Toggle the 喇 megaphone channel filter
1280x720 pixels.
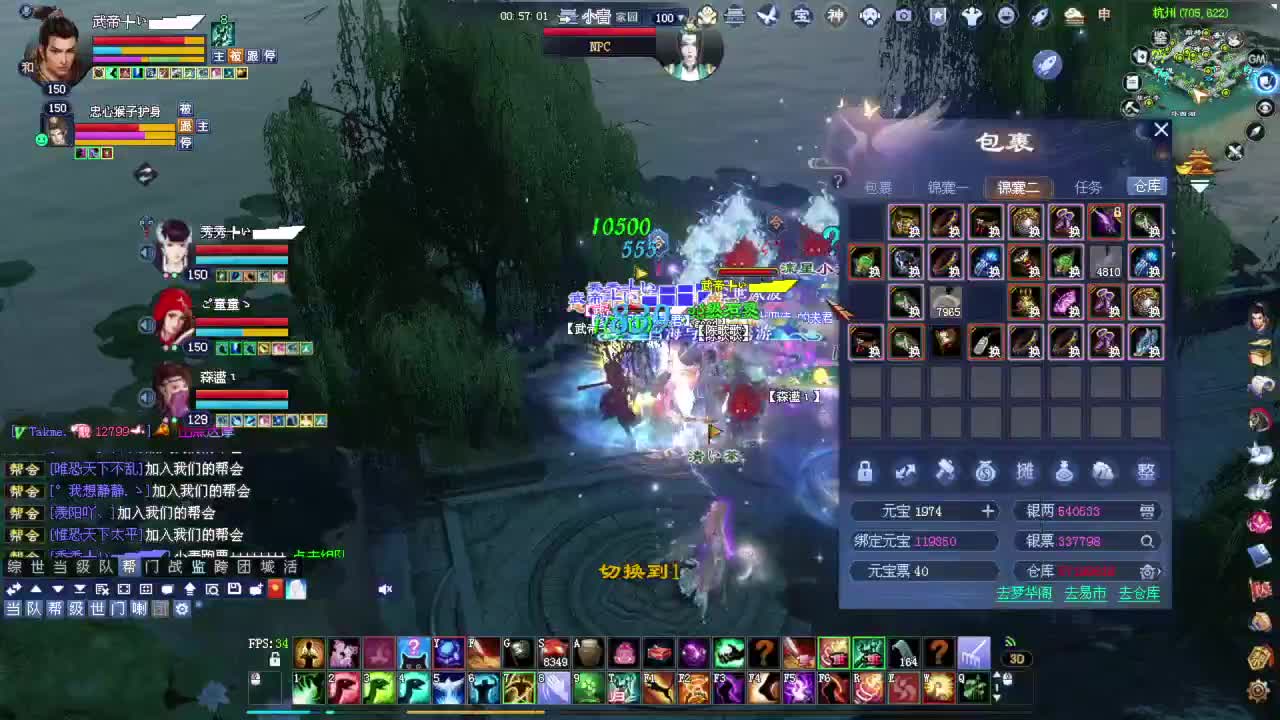pyautogui.click(x=141, y=608)
